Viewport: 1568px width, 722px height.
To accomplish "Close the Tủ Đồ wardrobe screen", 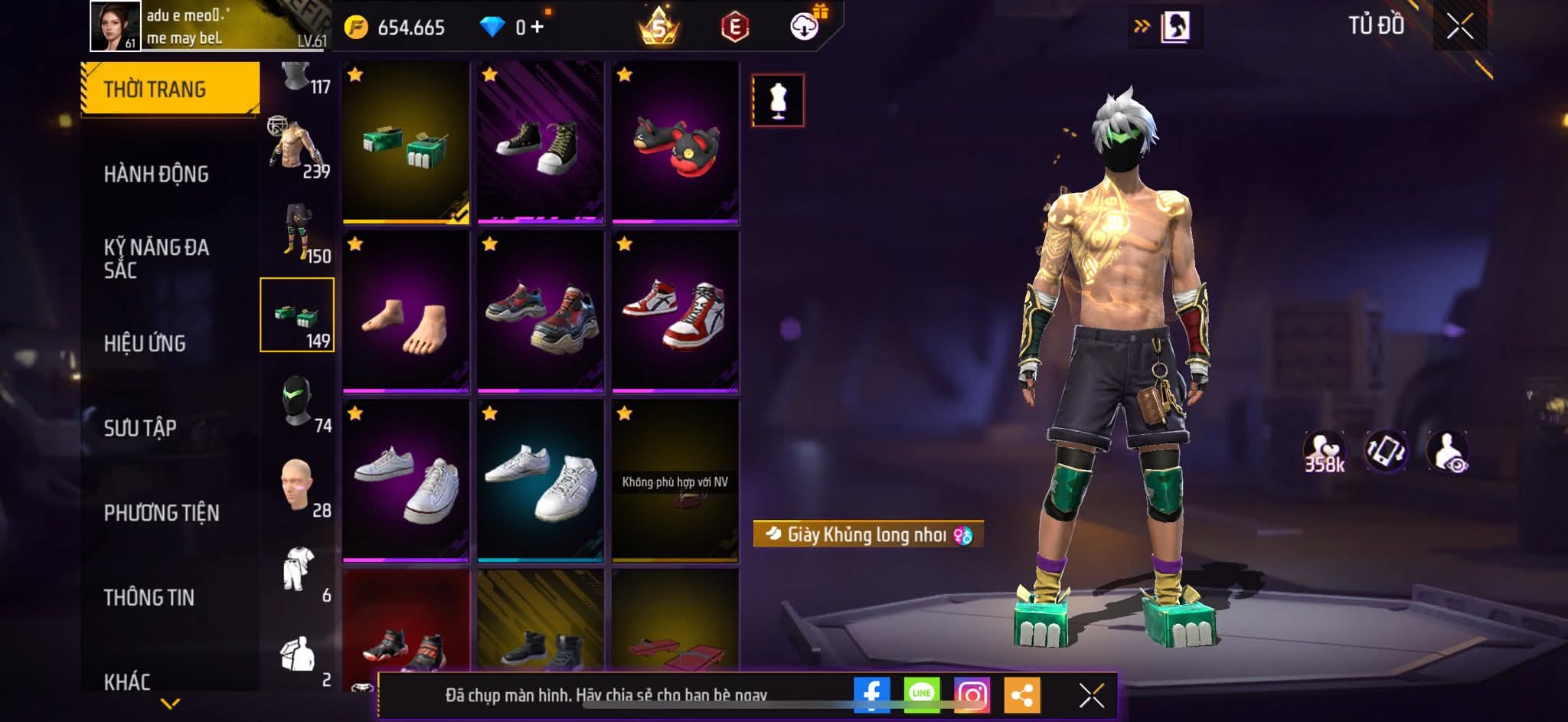I will tap(1459, 28).
